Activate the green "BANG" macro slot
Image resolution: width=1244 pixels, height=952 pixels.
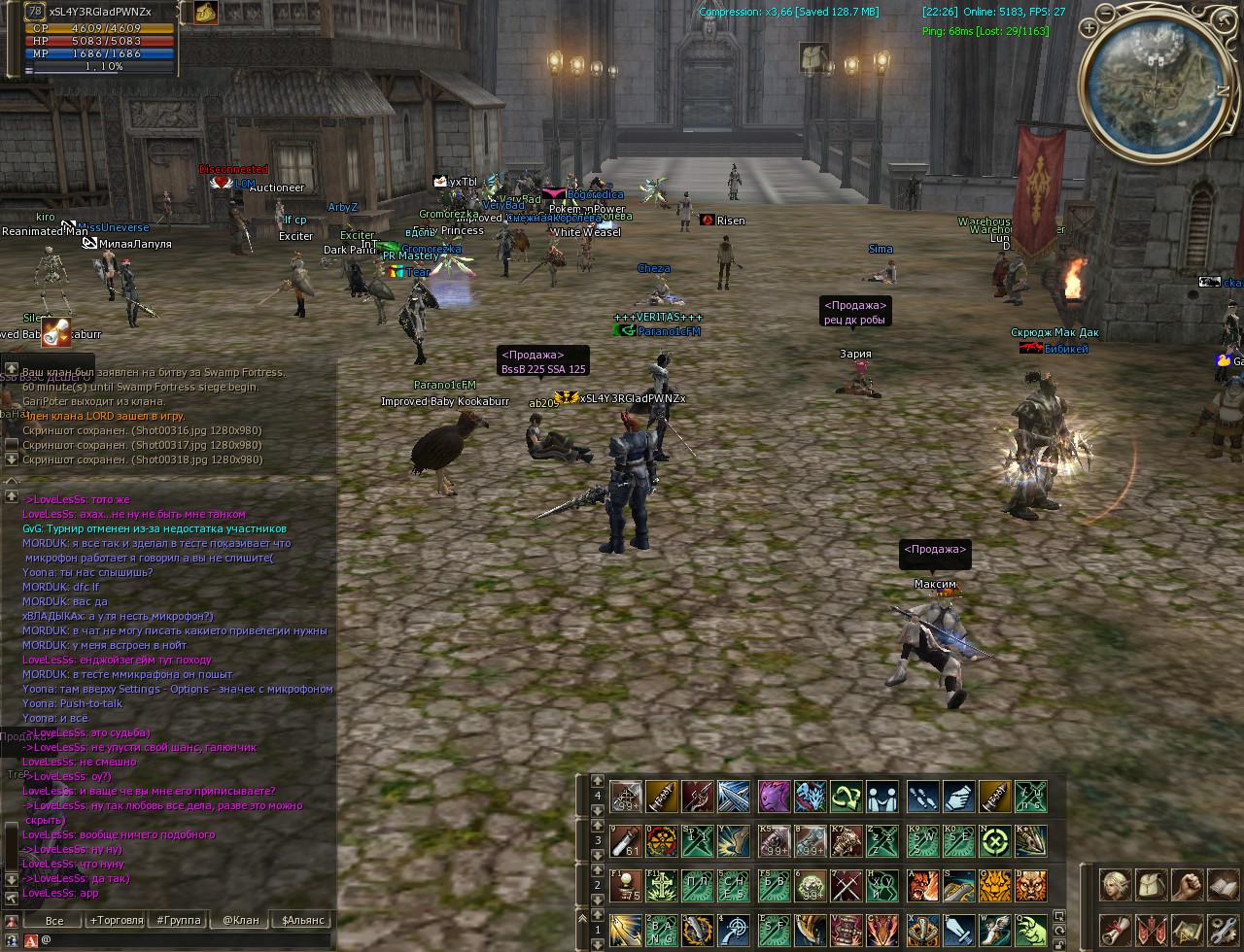662,930
